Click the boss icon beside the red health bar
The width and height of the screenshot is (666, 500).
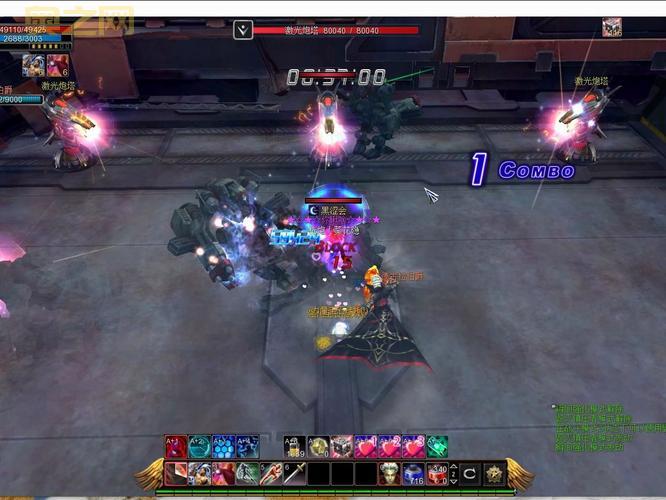tap(243, 30)
